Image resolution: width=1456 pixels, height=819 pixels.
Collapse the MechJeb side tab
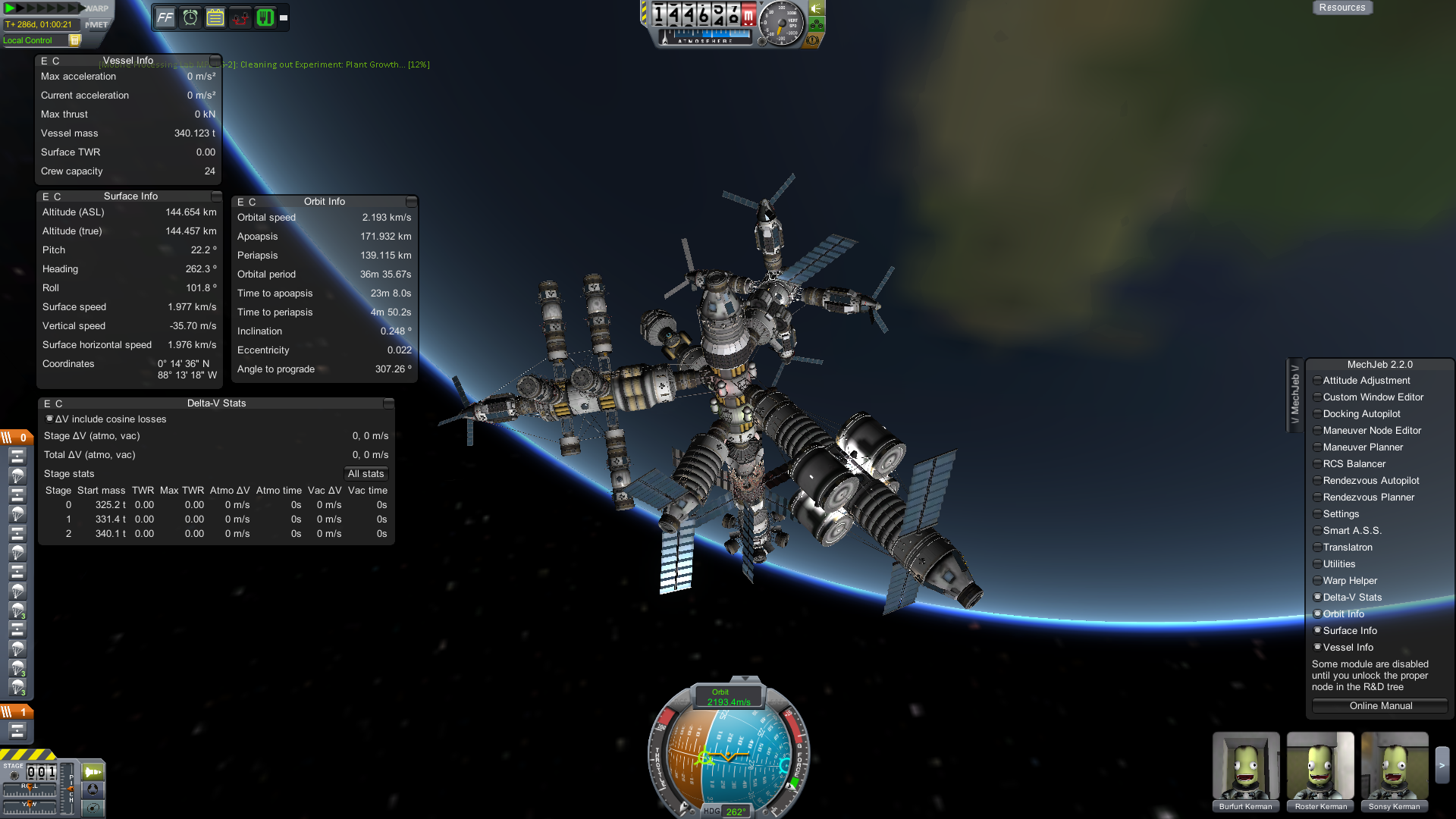pos(1295,394)
